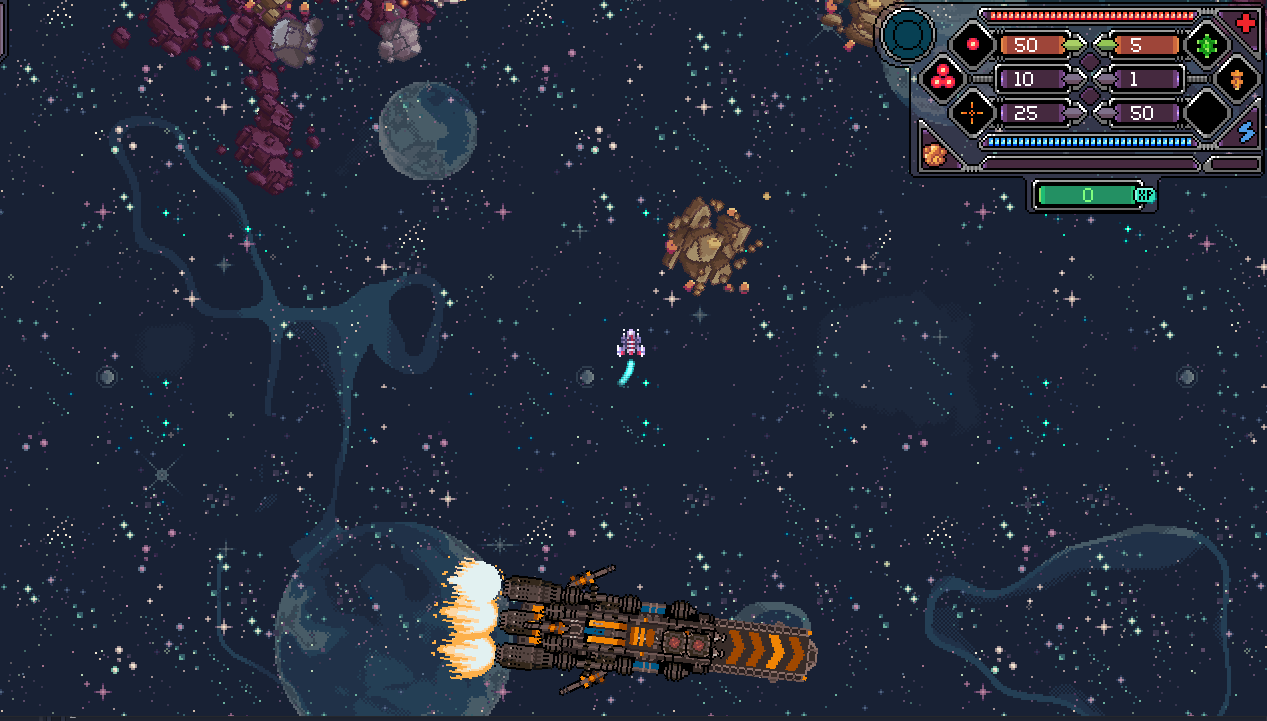Click the blue lightning energy icon
This screenshot has height=721, width=1267.
click(x=1246, y=131)
